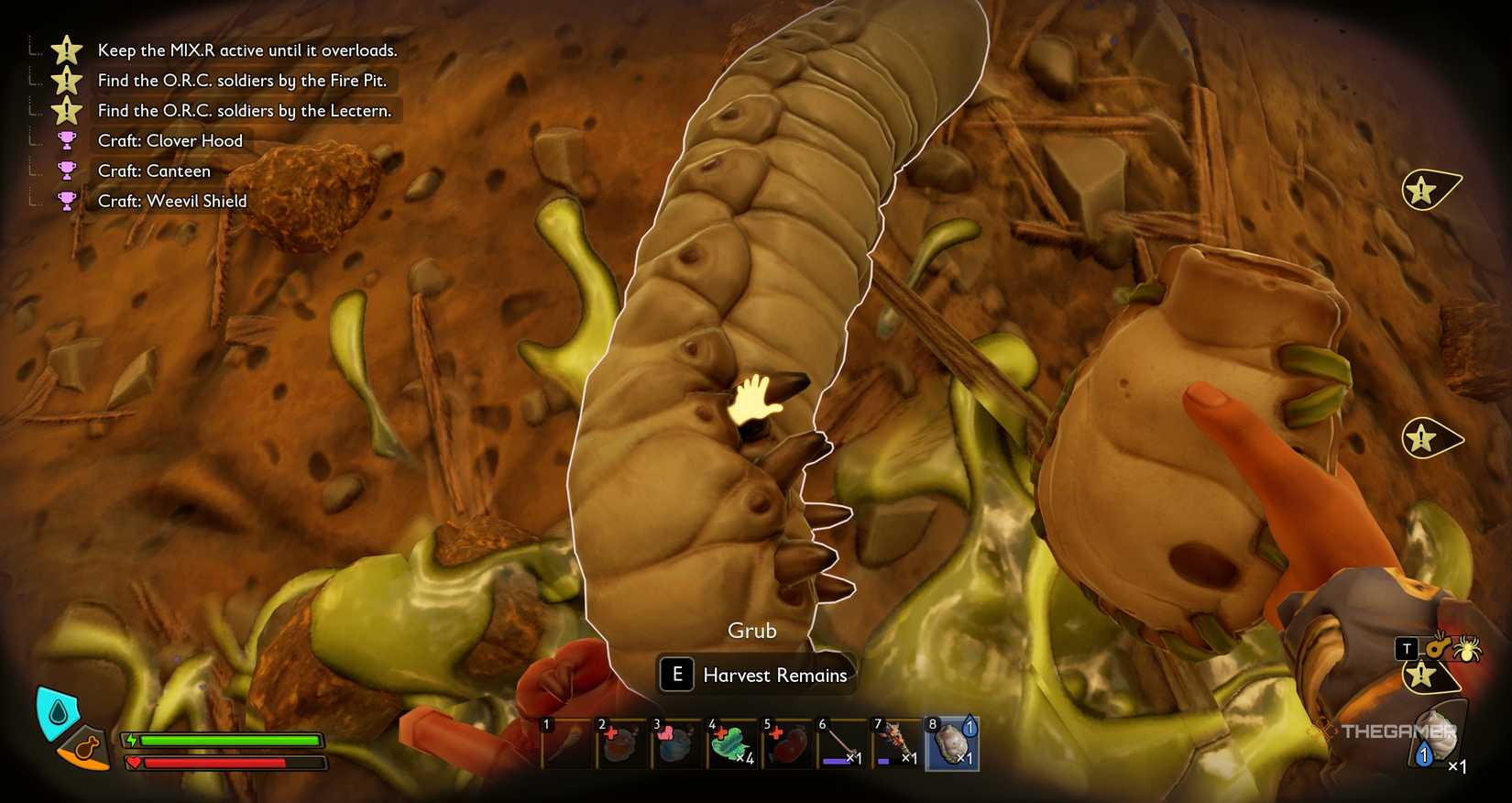1512x803 pixels.
Task: Toggle the 'Find the O.R.C. soldiers by the Fire Pit' quest
Action: click(x=243, y=81)
